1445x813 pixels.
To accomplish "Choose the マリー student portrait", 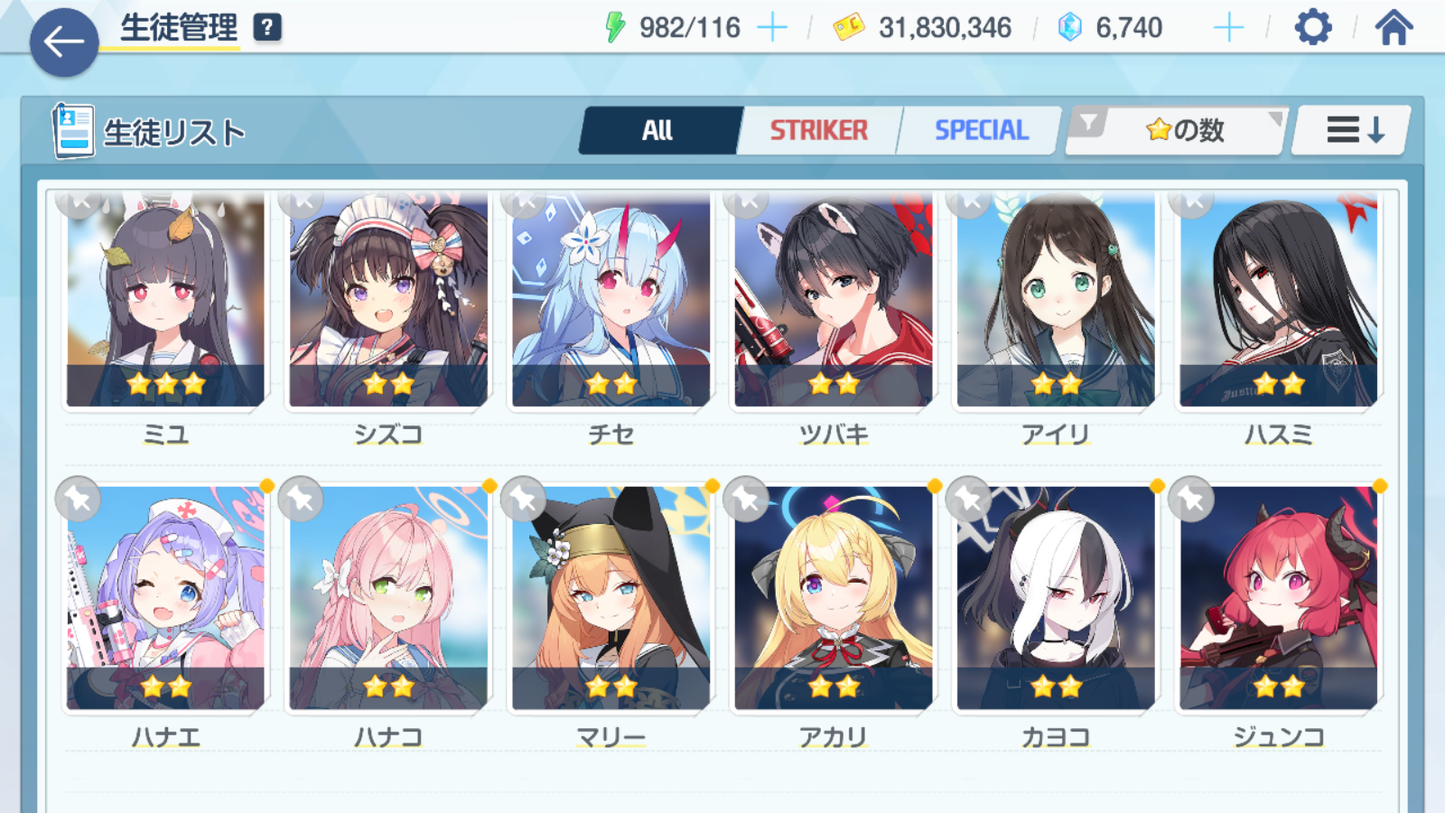I will click(x=611, y=600).
